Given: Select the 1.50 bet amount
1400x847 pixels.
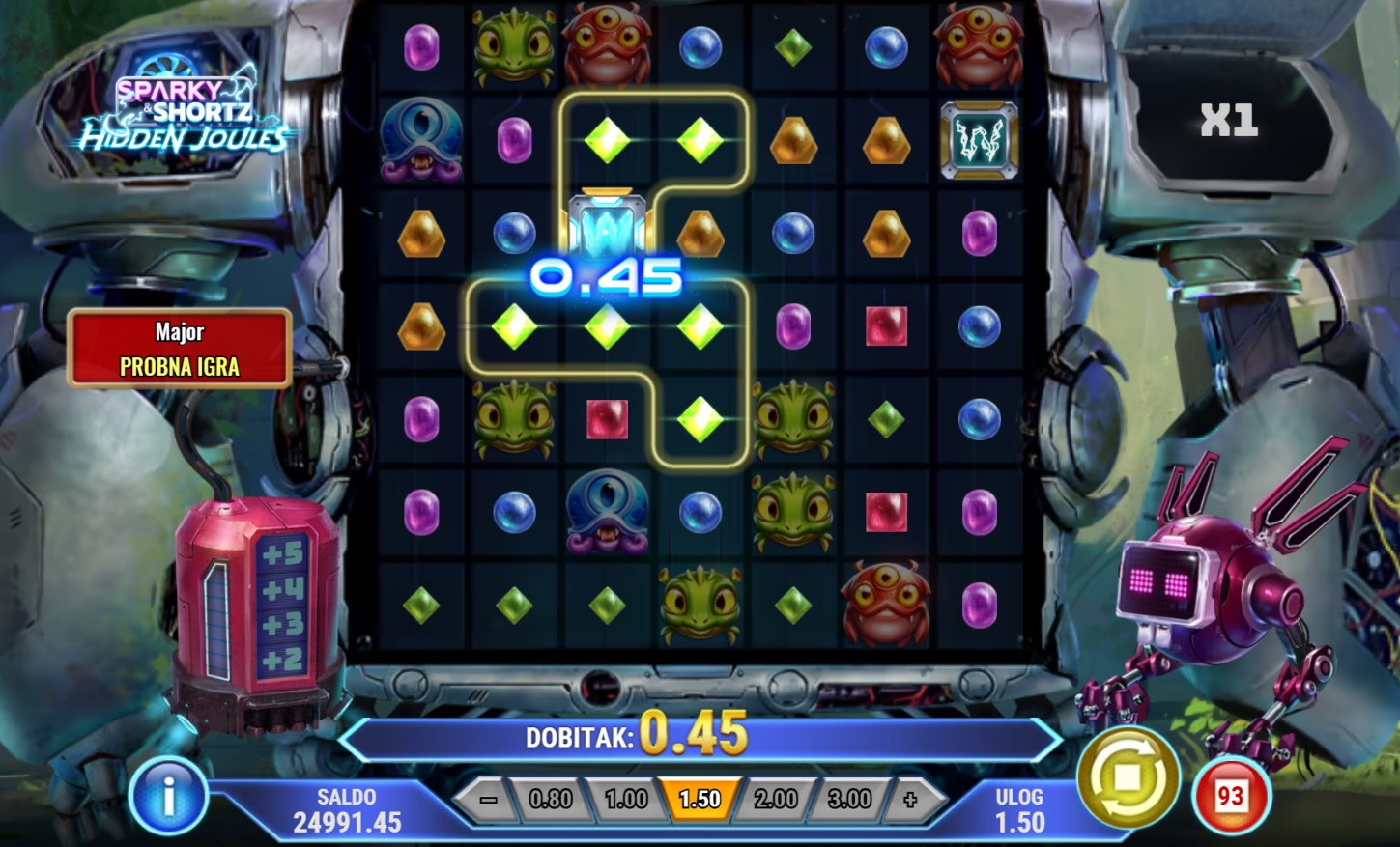Looking at the screenshot, I should pos(700,800).
